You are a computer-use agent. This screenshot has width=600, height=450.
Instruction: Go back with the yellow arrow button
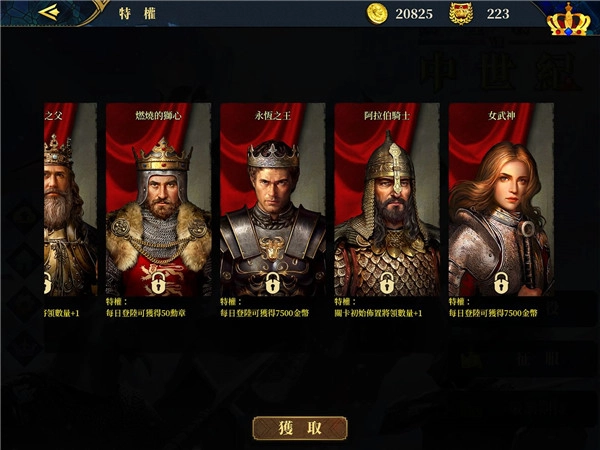click(48, 13)
